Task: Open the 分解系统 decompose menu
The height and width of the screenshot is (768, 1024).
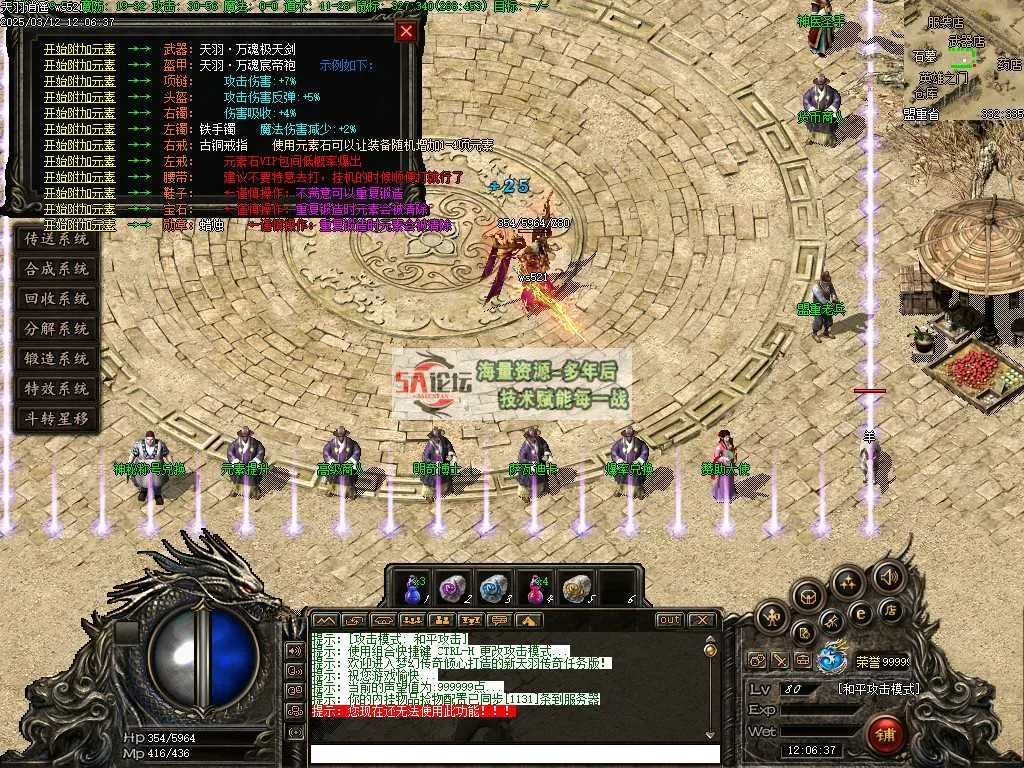Action: tap(57, 329)
